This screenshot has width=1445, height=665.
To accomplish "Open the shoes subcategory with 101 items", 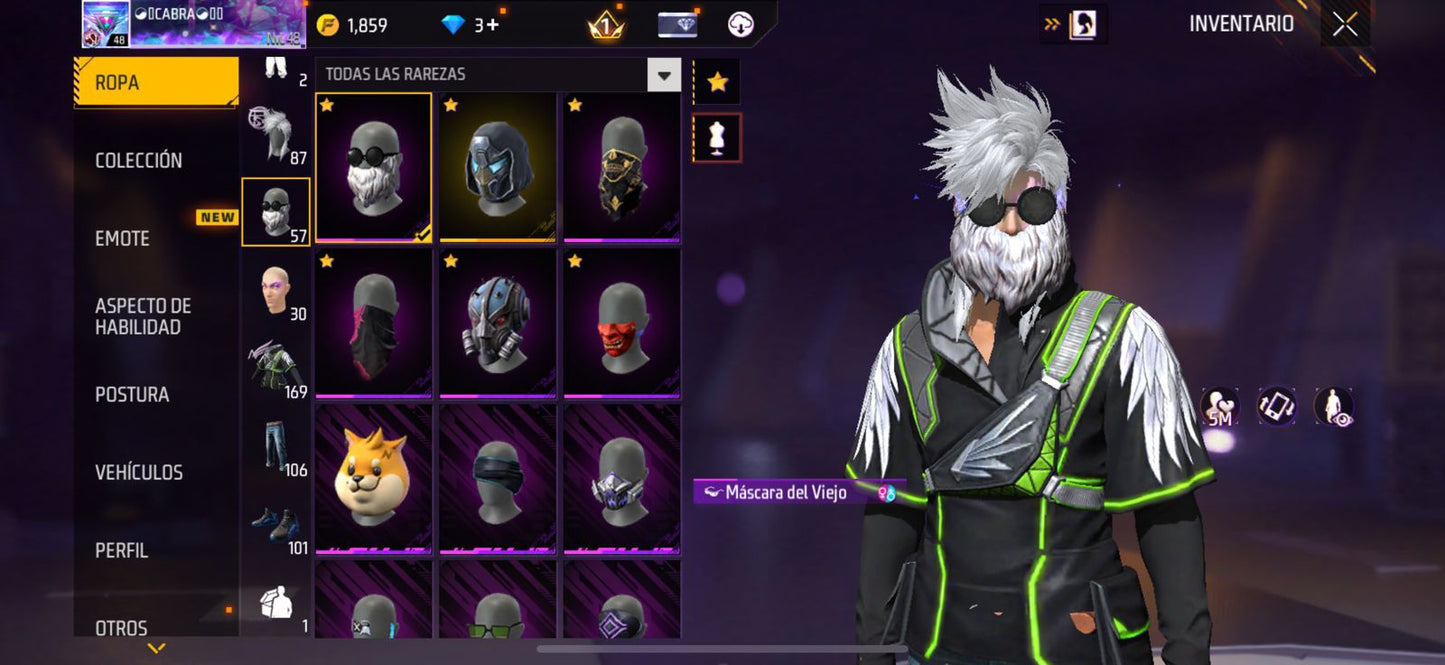I will click(x=275, y=526).
